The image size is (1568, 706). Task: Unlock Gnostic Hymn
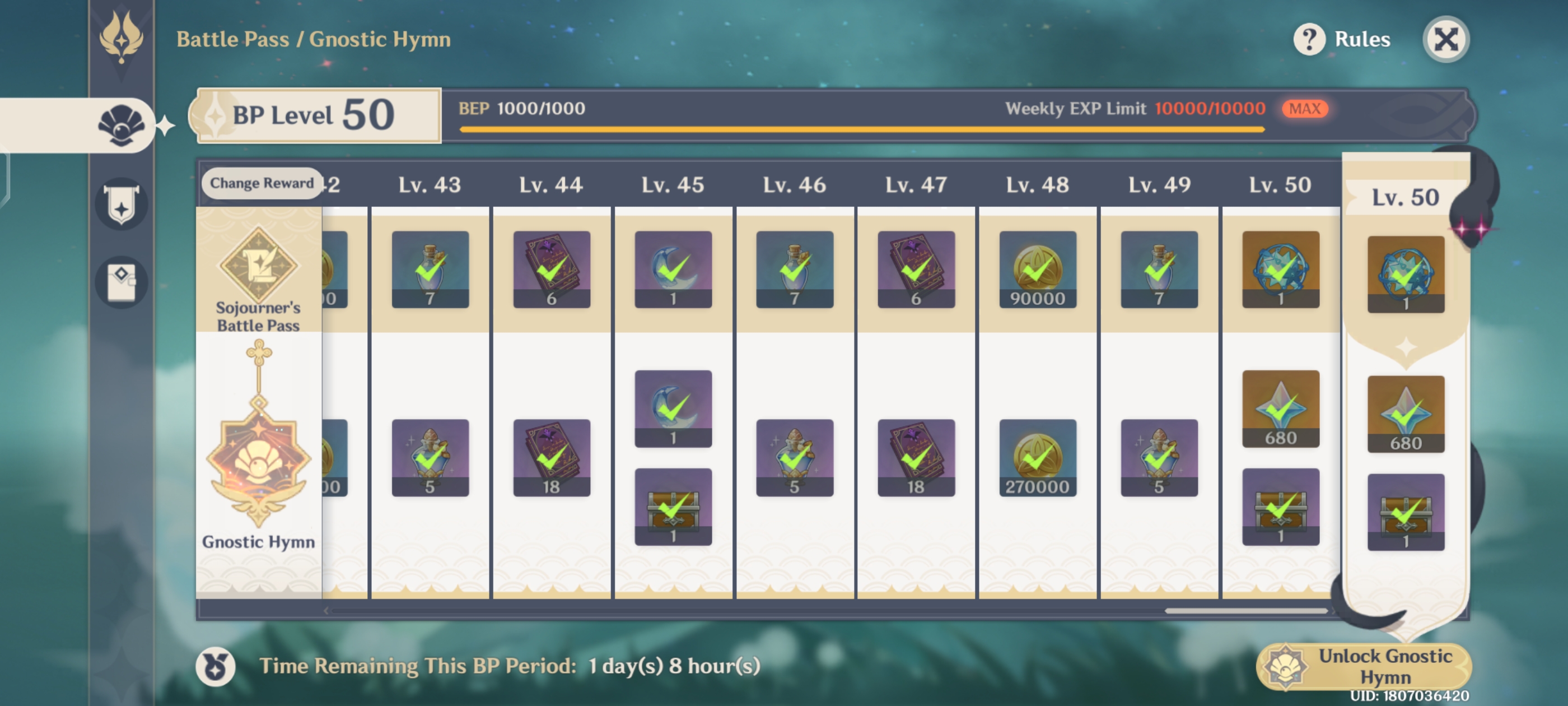pyautogui.click(x=1364, y=666)
